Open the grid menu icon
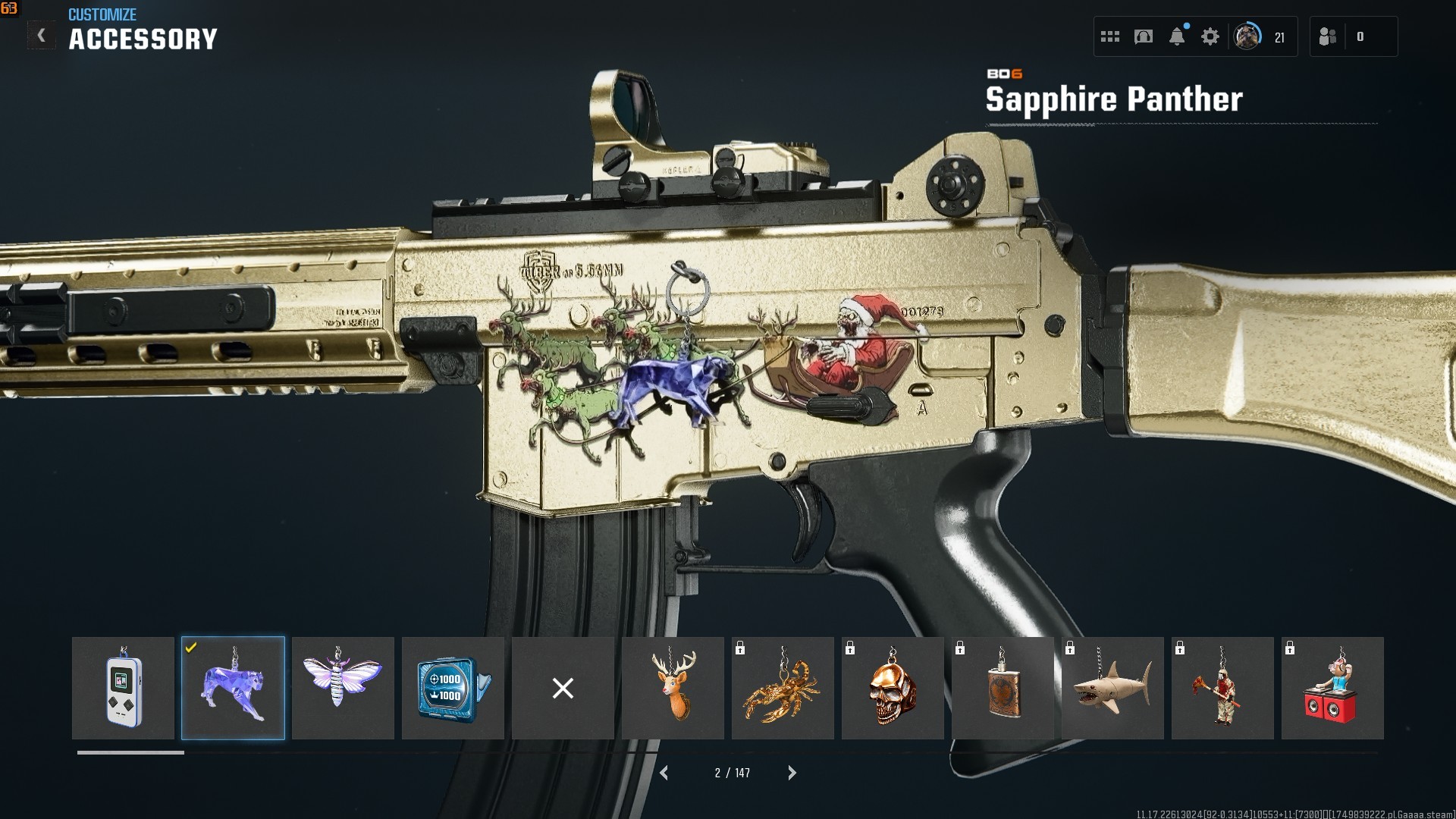 1110,36
